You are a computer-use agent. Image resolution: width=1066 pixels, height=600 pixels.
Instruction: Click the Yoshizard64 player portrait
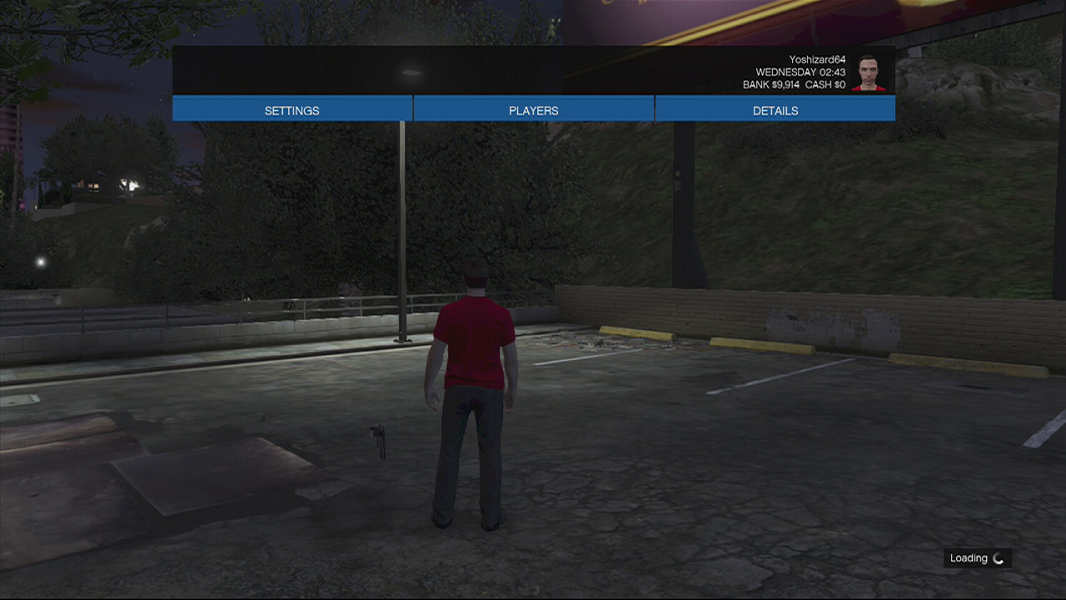point(868,73)
